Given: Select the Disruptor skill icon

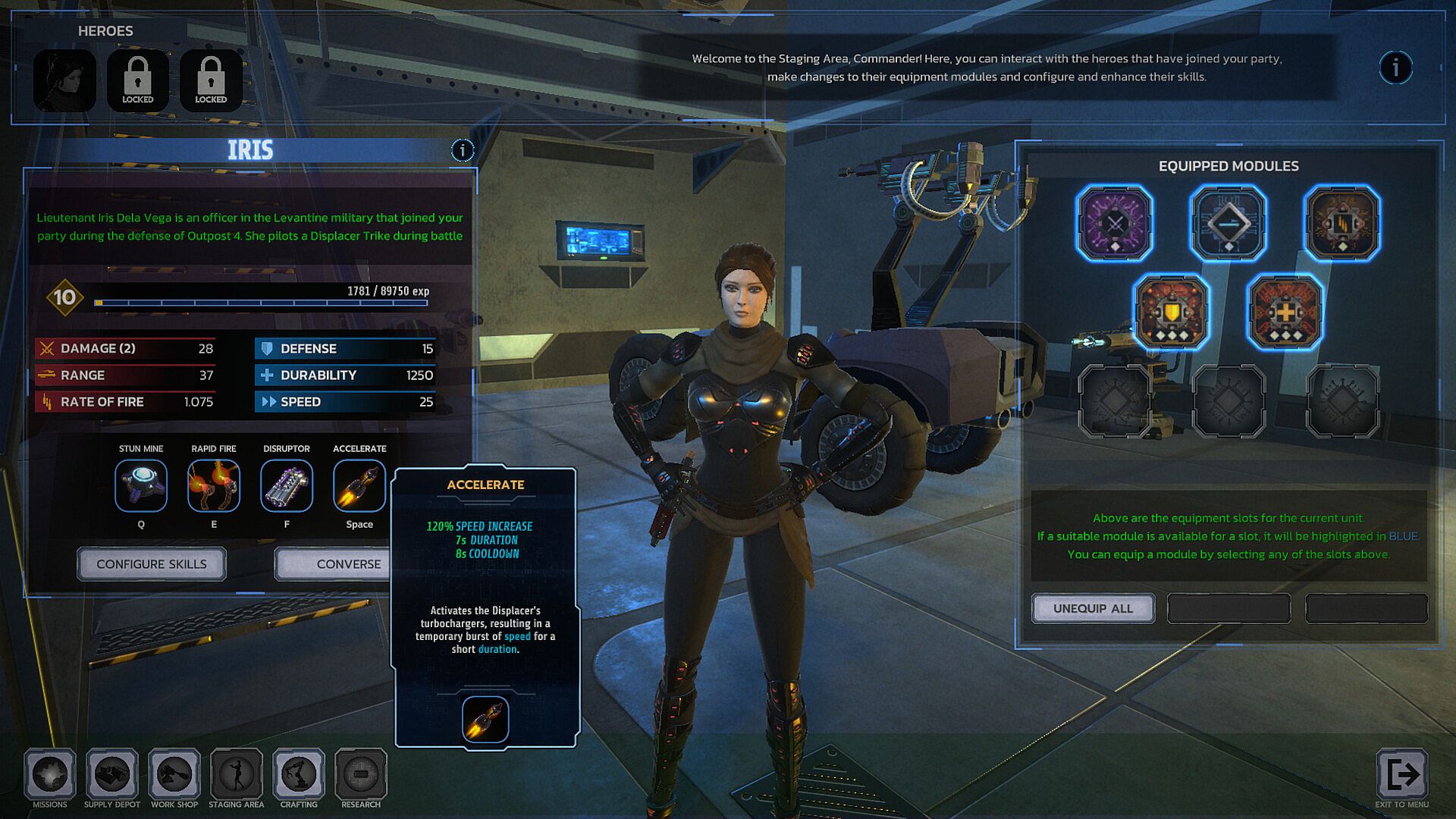Looking at the screenshot, I should [287, 486].
